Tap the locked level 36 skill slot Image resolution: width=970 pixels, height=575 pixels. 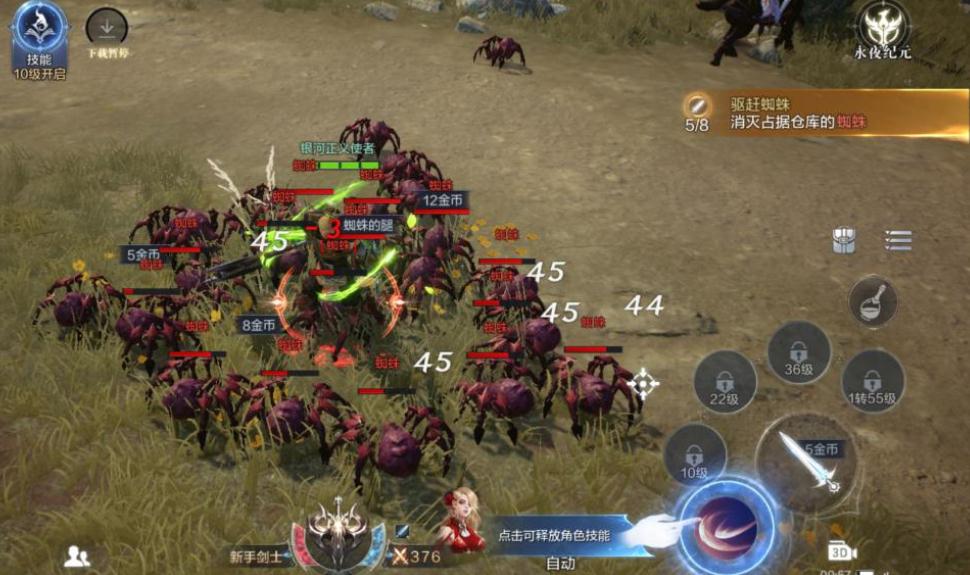(798, 353)
